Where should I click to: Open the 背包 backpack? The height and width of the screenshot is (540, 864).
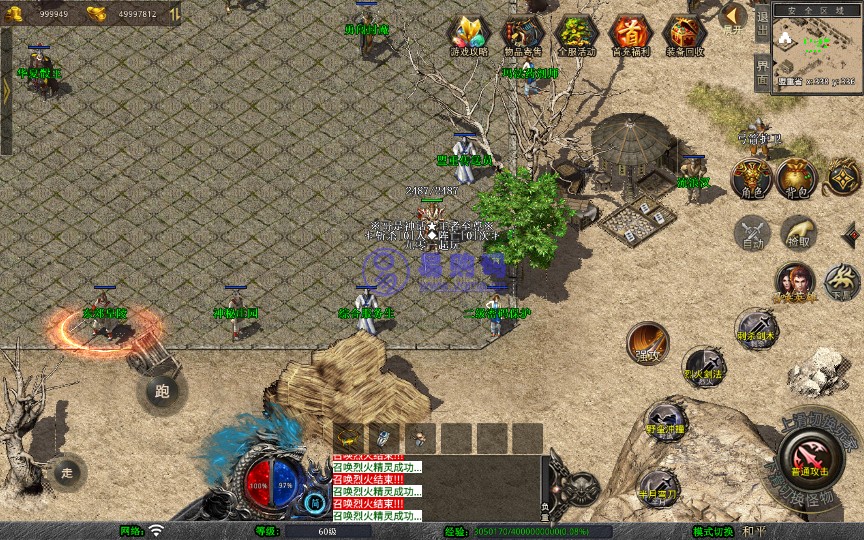(797, 177)
